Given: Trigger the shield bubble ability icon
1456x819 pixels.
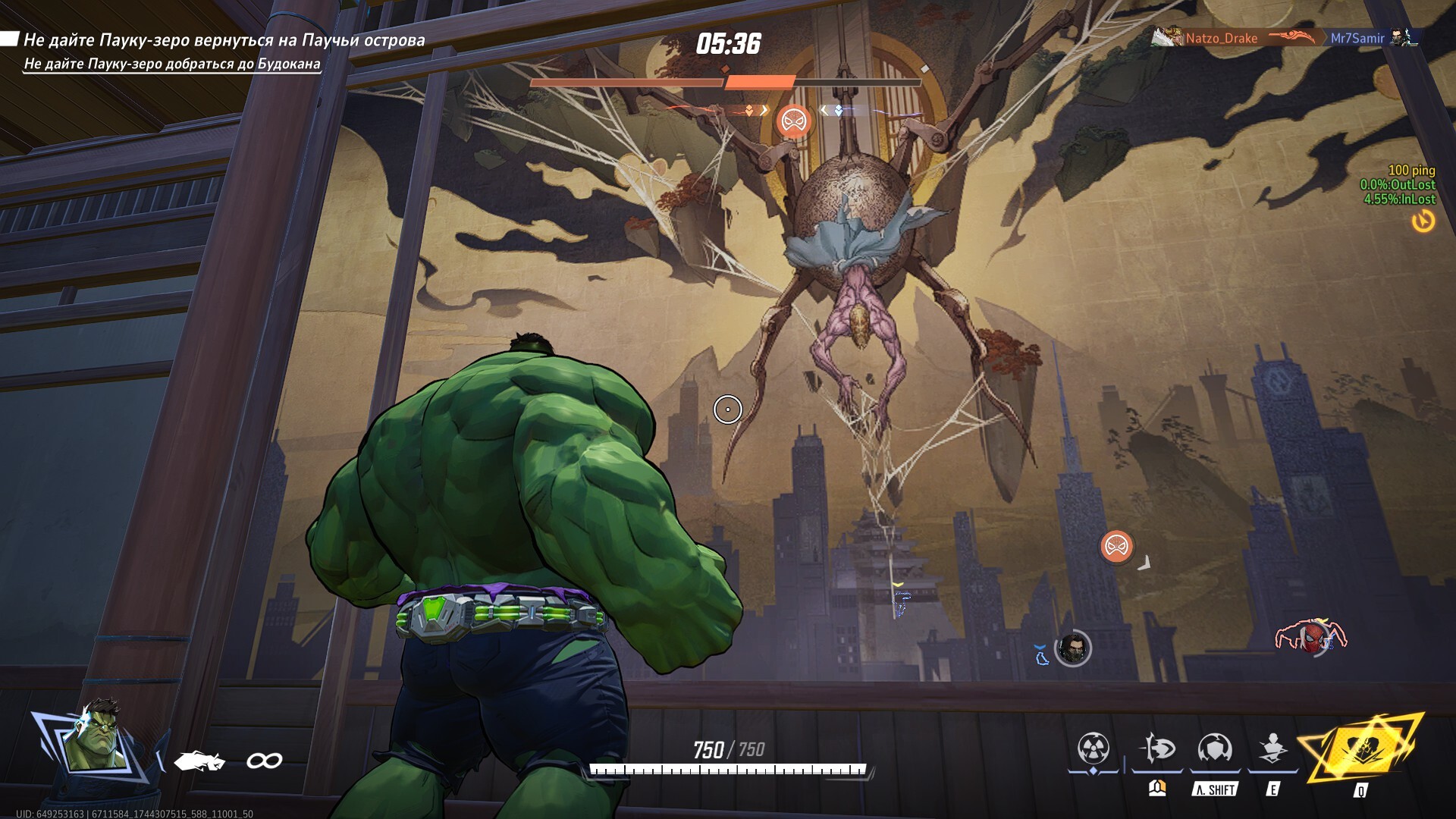Looking at the screenshot, I should [x=1215, y=749].
